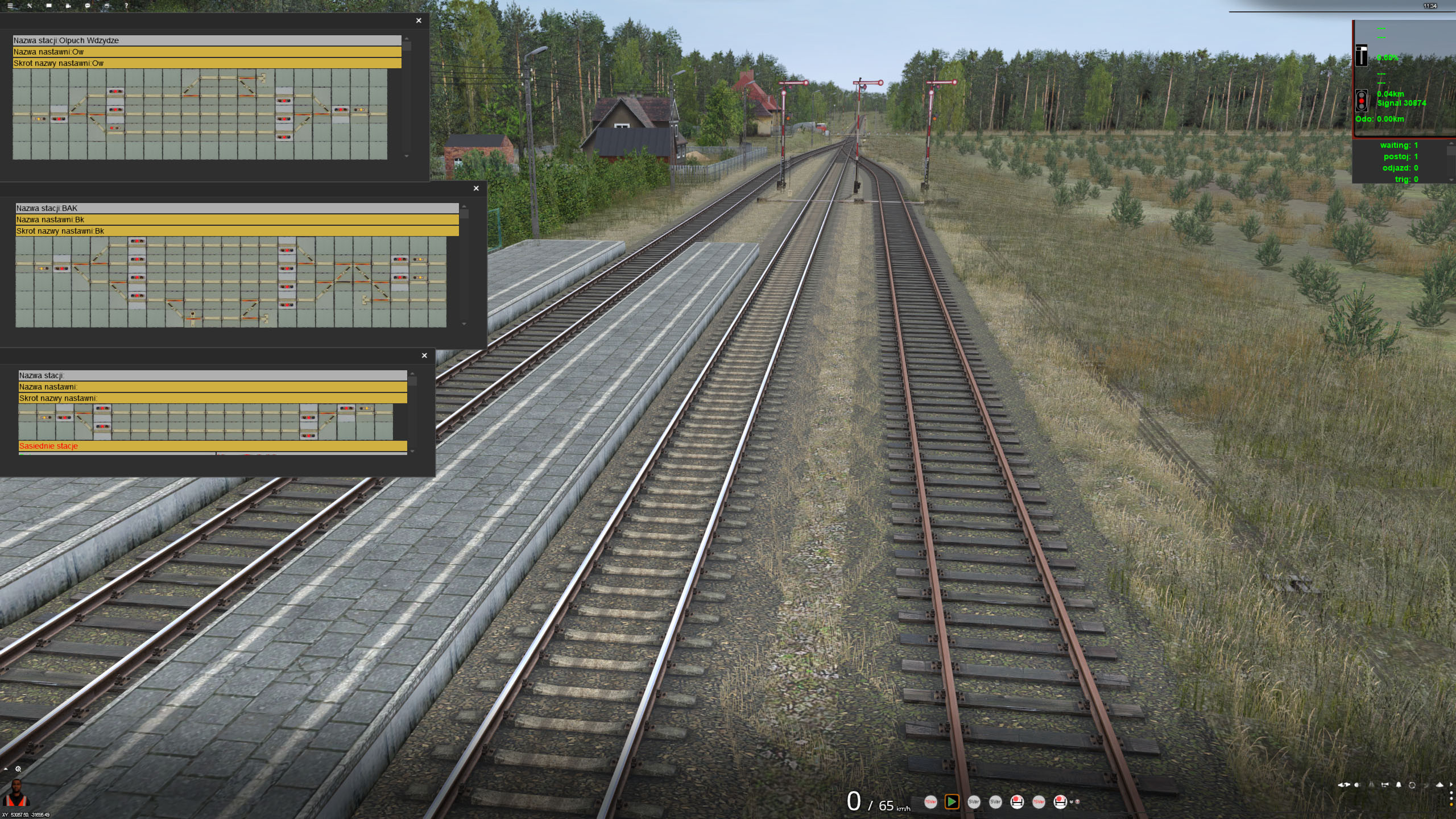Screen dimensions: 1456x819
Task: Expand the 'Sasiednie stacje' section
Action: click(x=213, y=446)
